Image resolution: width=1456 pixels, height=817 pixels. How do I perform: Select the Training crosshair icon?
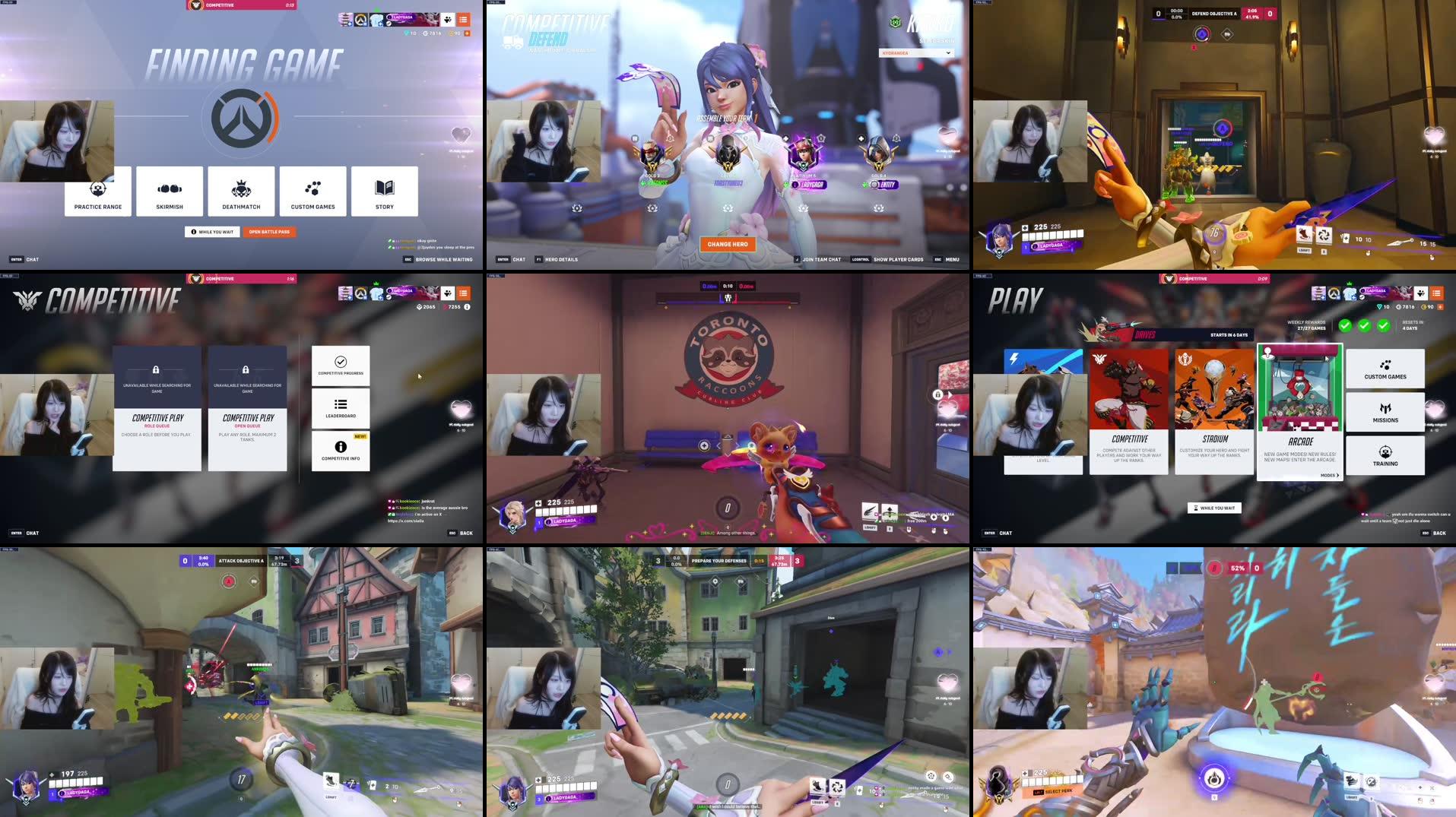click(1385, 454)
